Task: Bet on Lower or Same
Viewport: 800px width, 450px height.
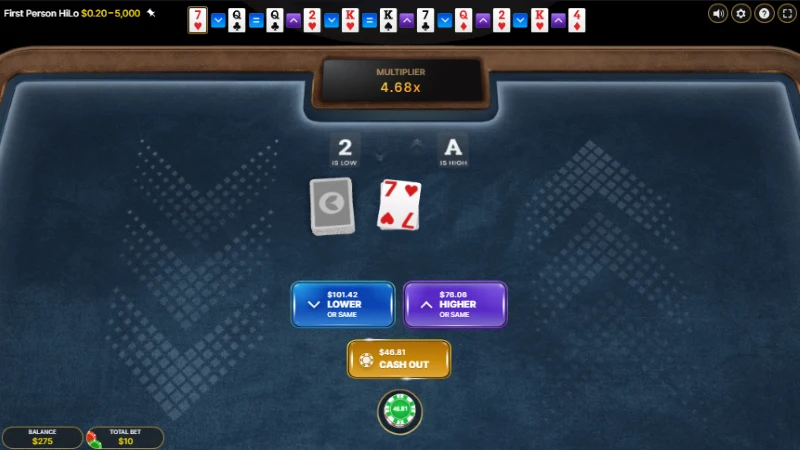Action: tap(342, 304)
